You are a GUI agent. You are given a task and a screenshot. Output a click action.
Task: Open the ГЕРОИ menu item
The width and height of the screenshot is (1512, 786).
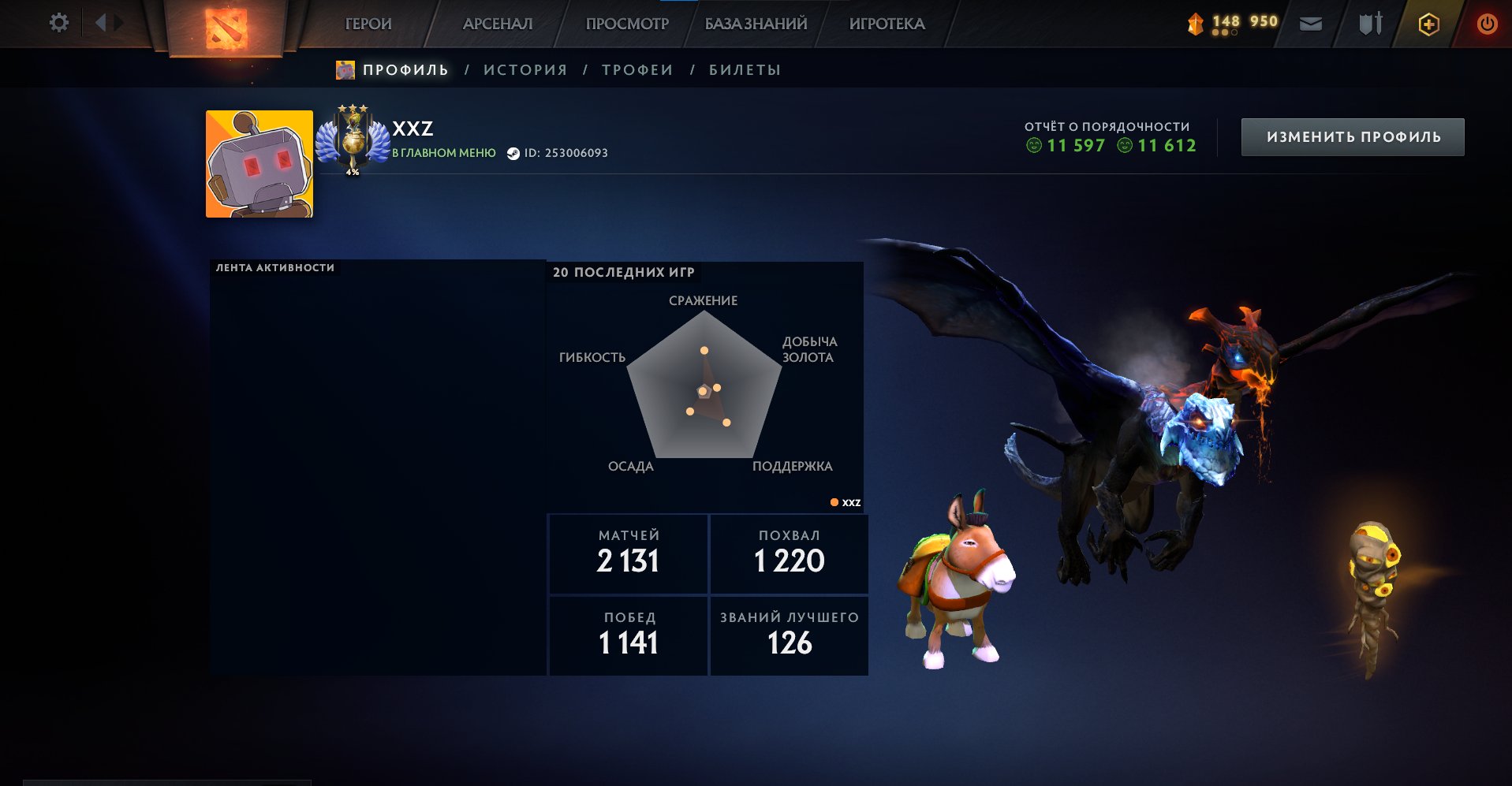tap(367, 24)
